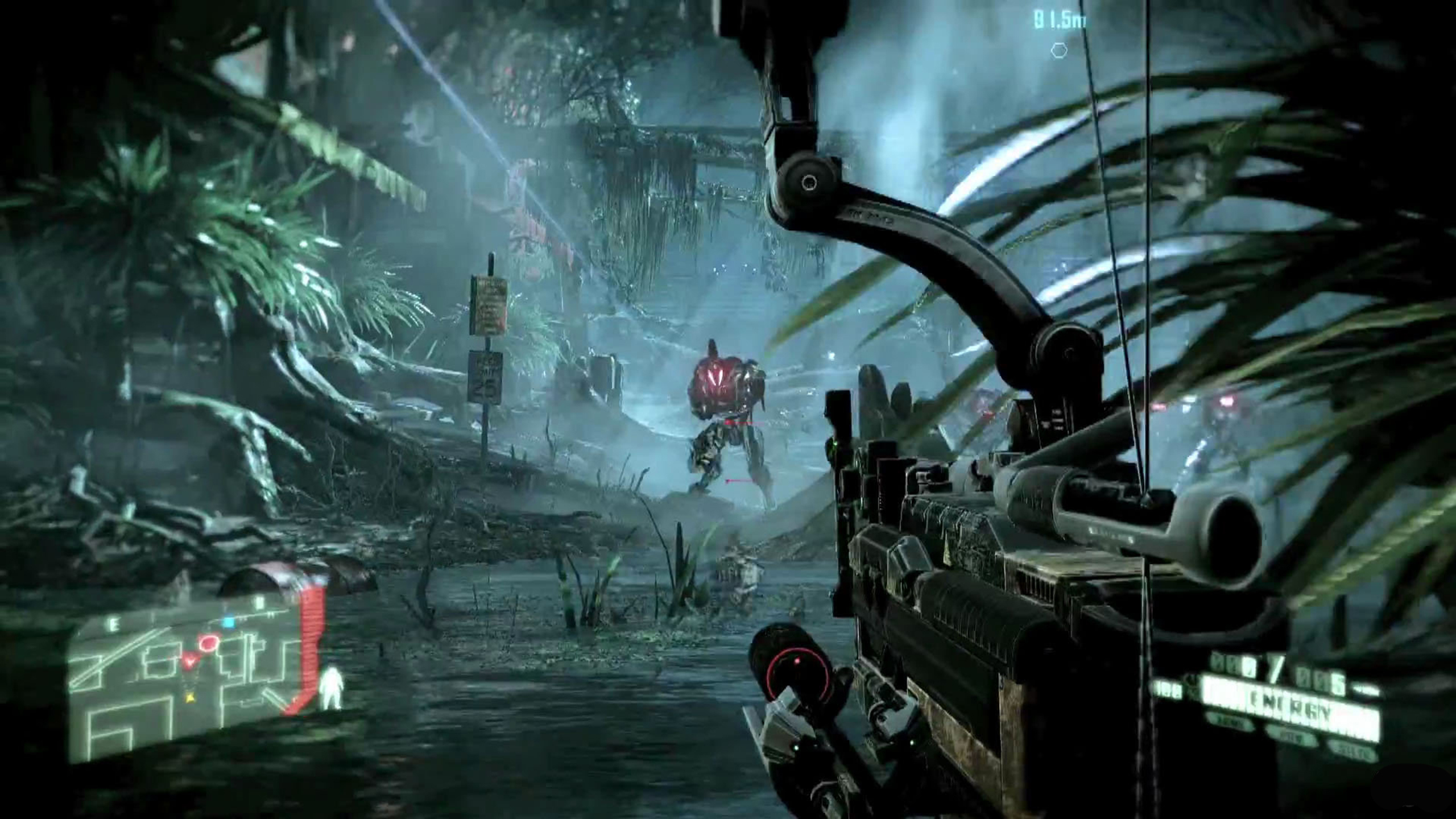Select the cyan squad marker on the minimap
1456x819 pixels.
click(229, 621)
